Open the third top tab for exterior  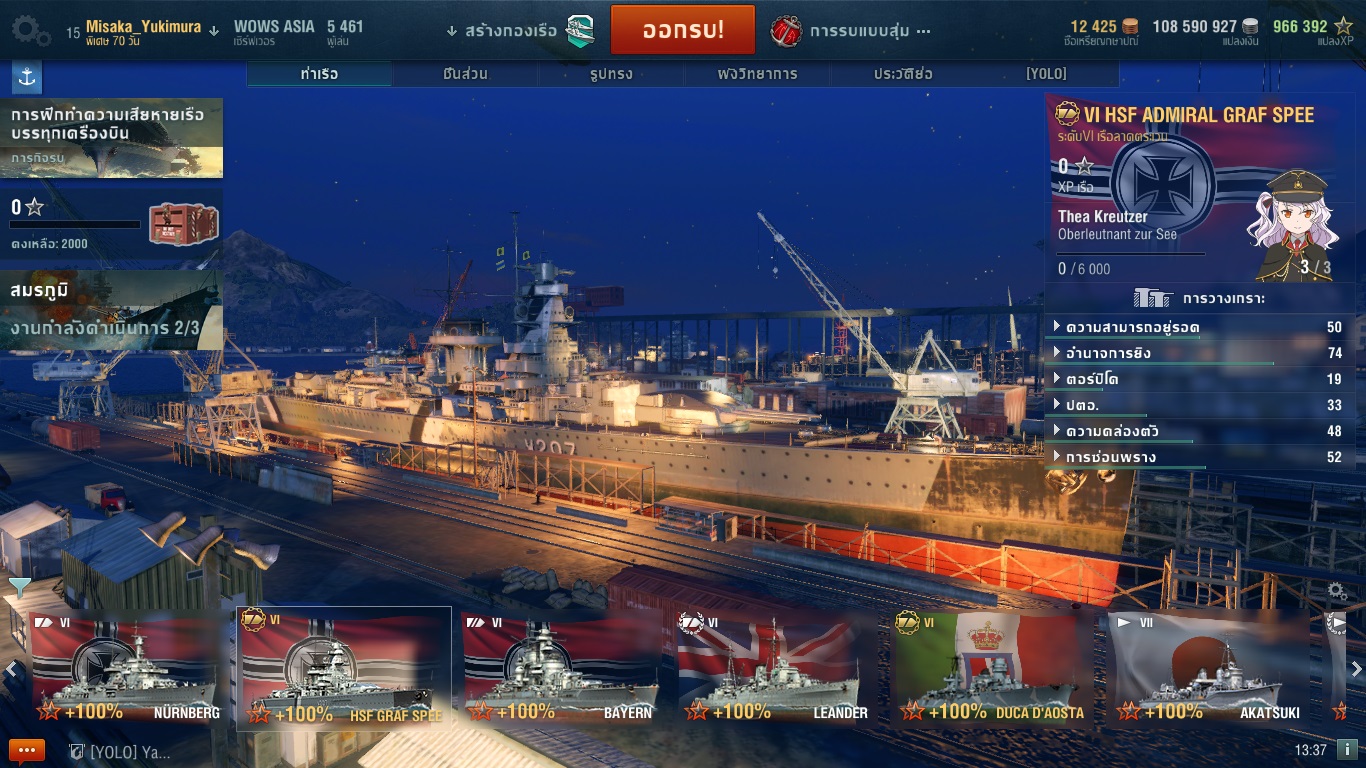point(611,74)
